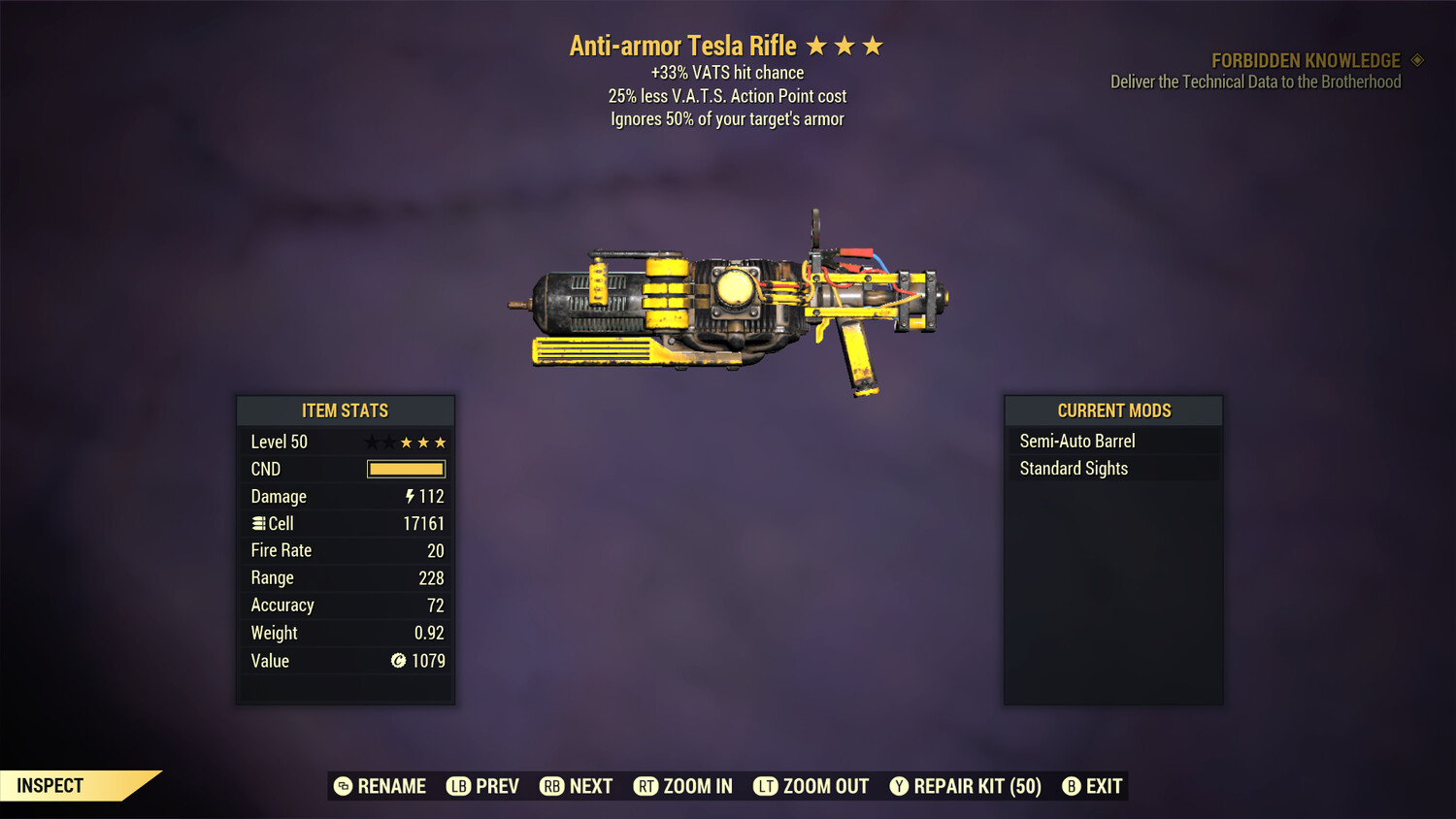The image size is (1456, 819).
Task: Expand the Item Stats panel header
Action: [345, 410]
